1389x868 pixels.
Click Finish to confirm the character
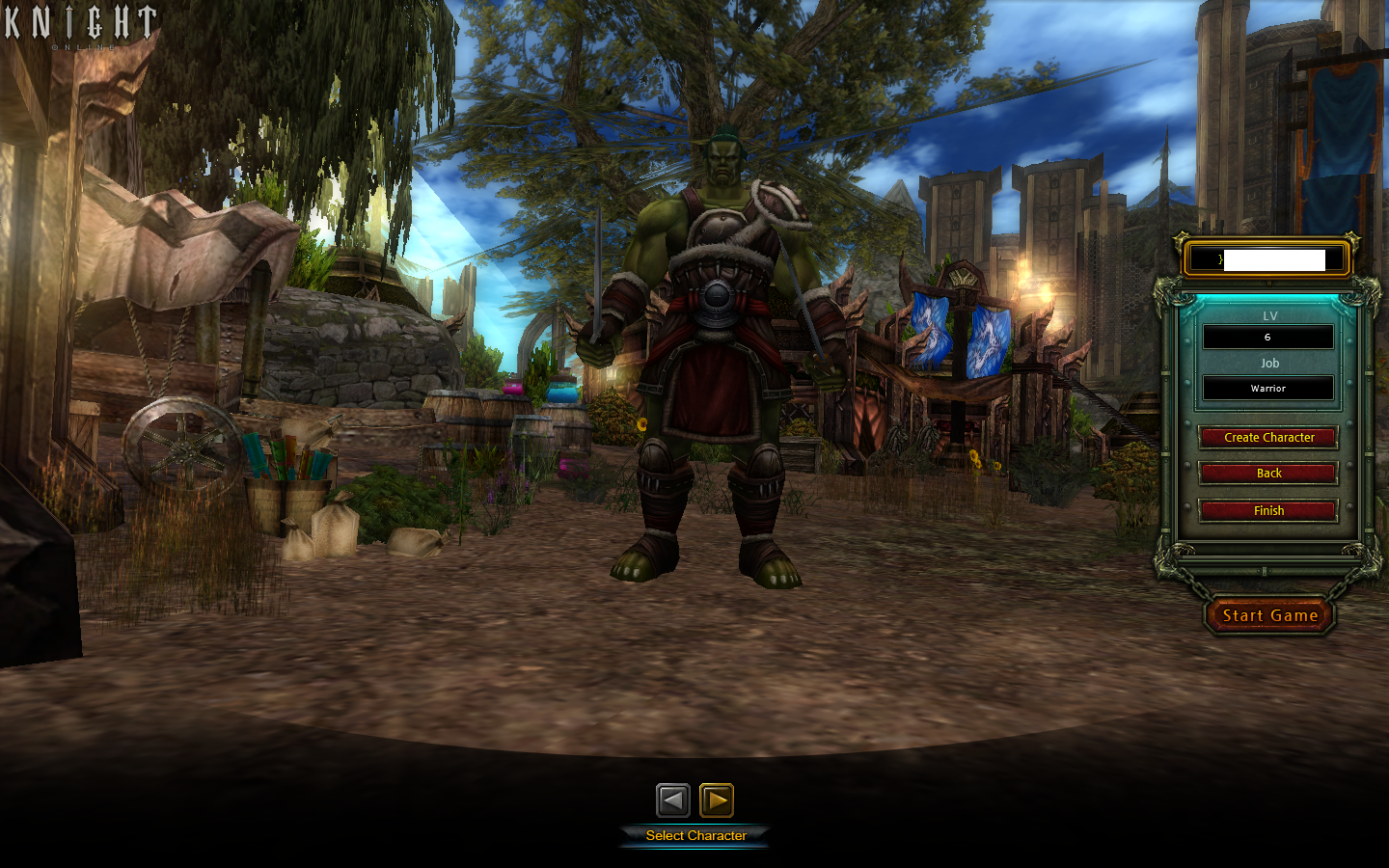[x=1267, y=510]
